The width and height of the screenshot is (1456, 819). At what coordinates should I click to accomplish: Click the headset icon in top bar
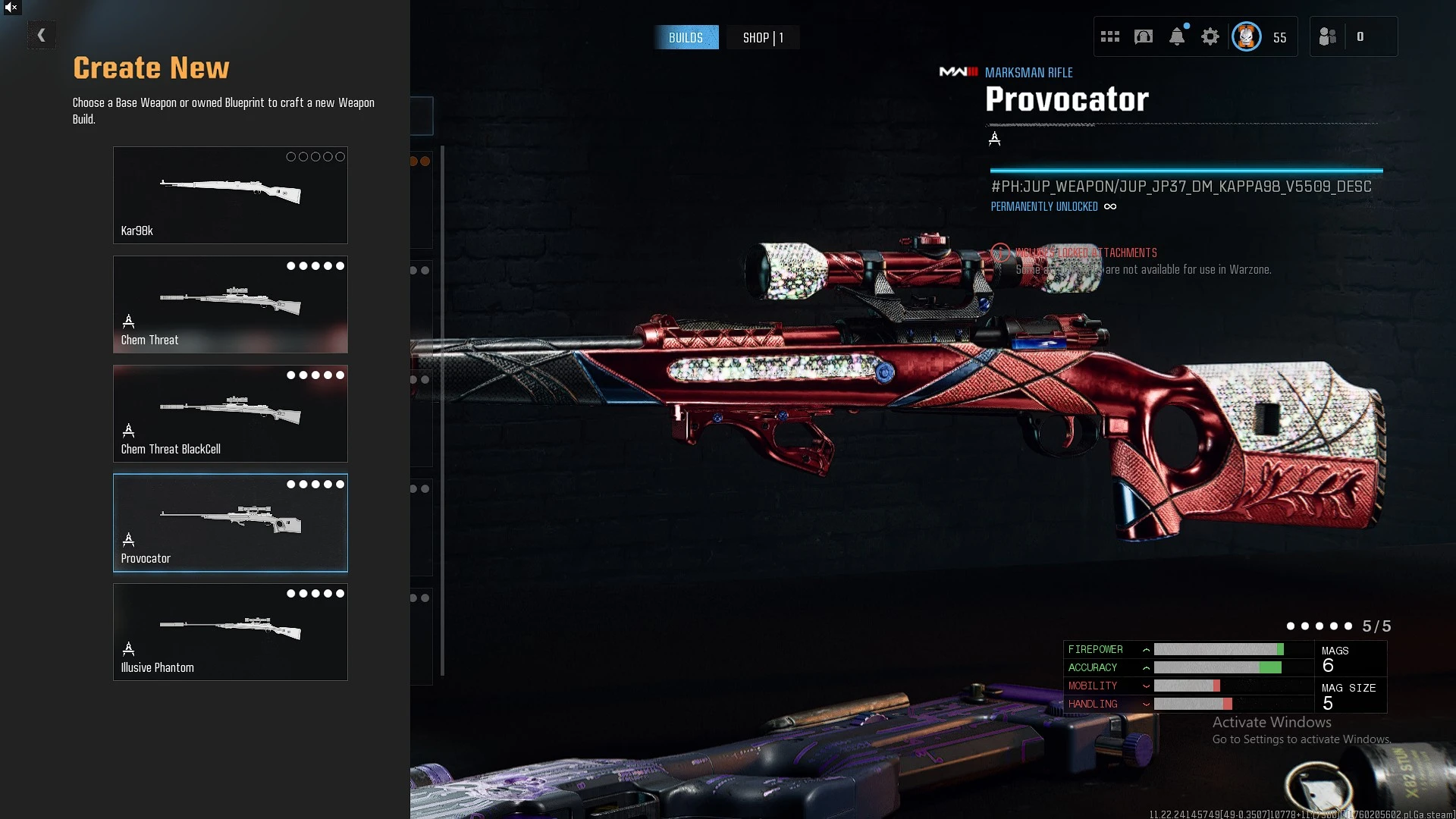pyautogui.click(x=1144, y=36)
